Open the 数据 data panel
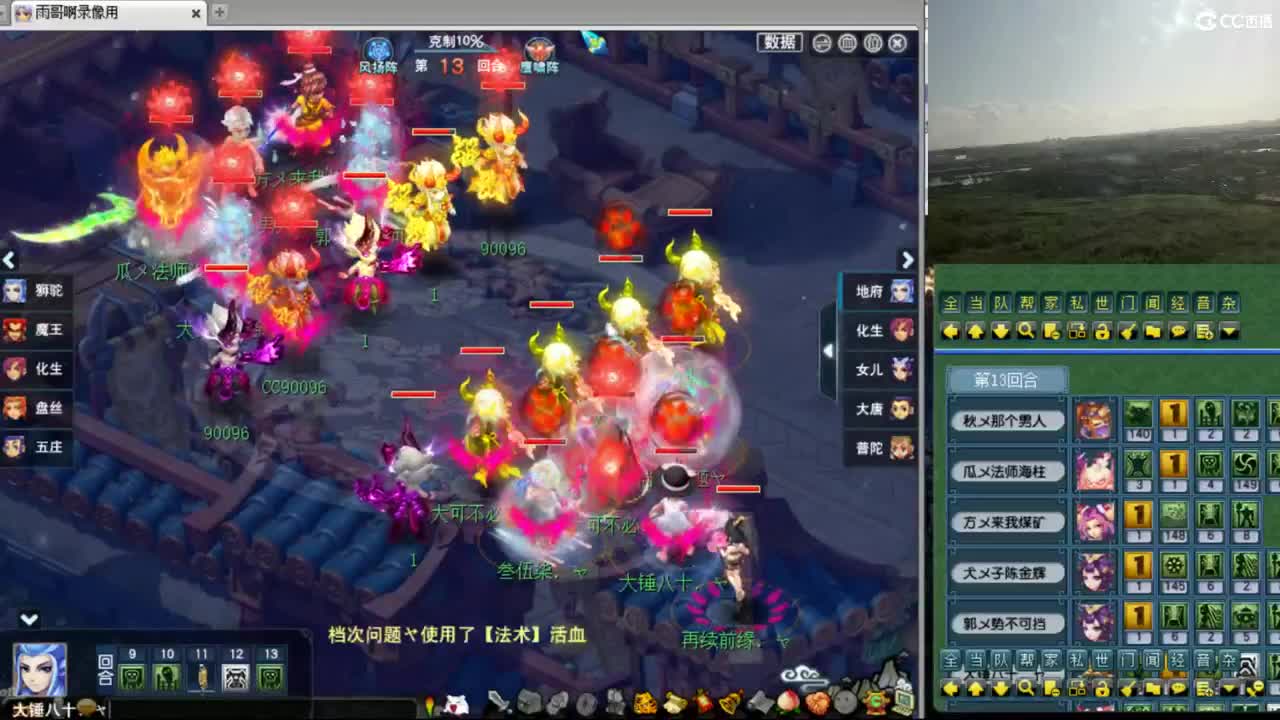The width and height of the screenshot is (1280, 720). click(x=778, y=42)
